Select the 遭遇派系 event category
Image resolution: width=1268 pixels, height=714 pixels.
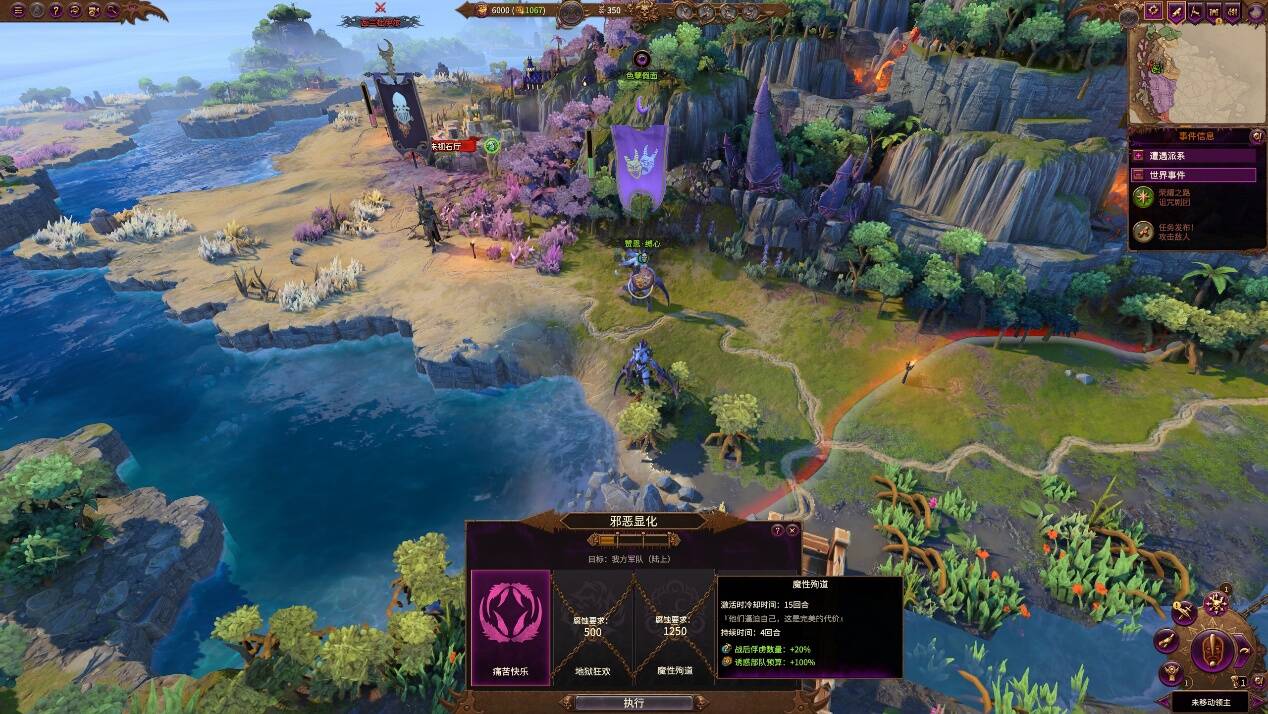click(x=1193, y=155)
